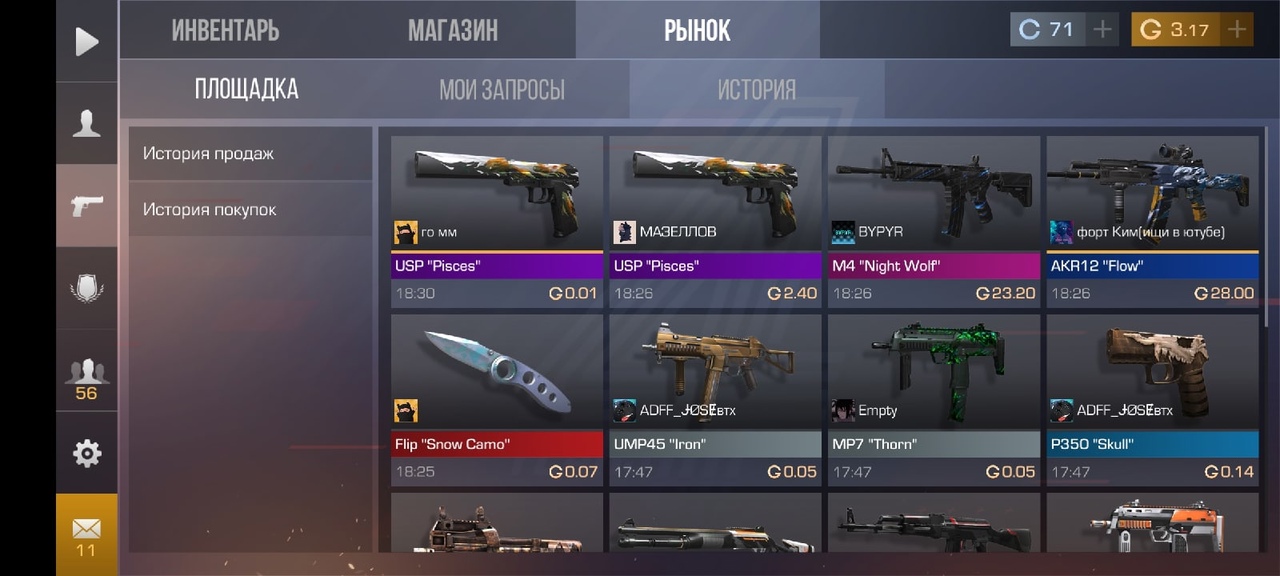
Task: Open the Инвентарь tab
Action: [225, 30]
